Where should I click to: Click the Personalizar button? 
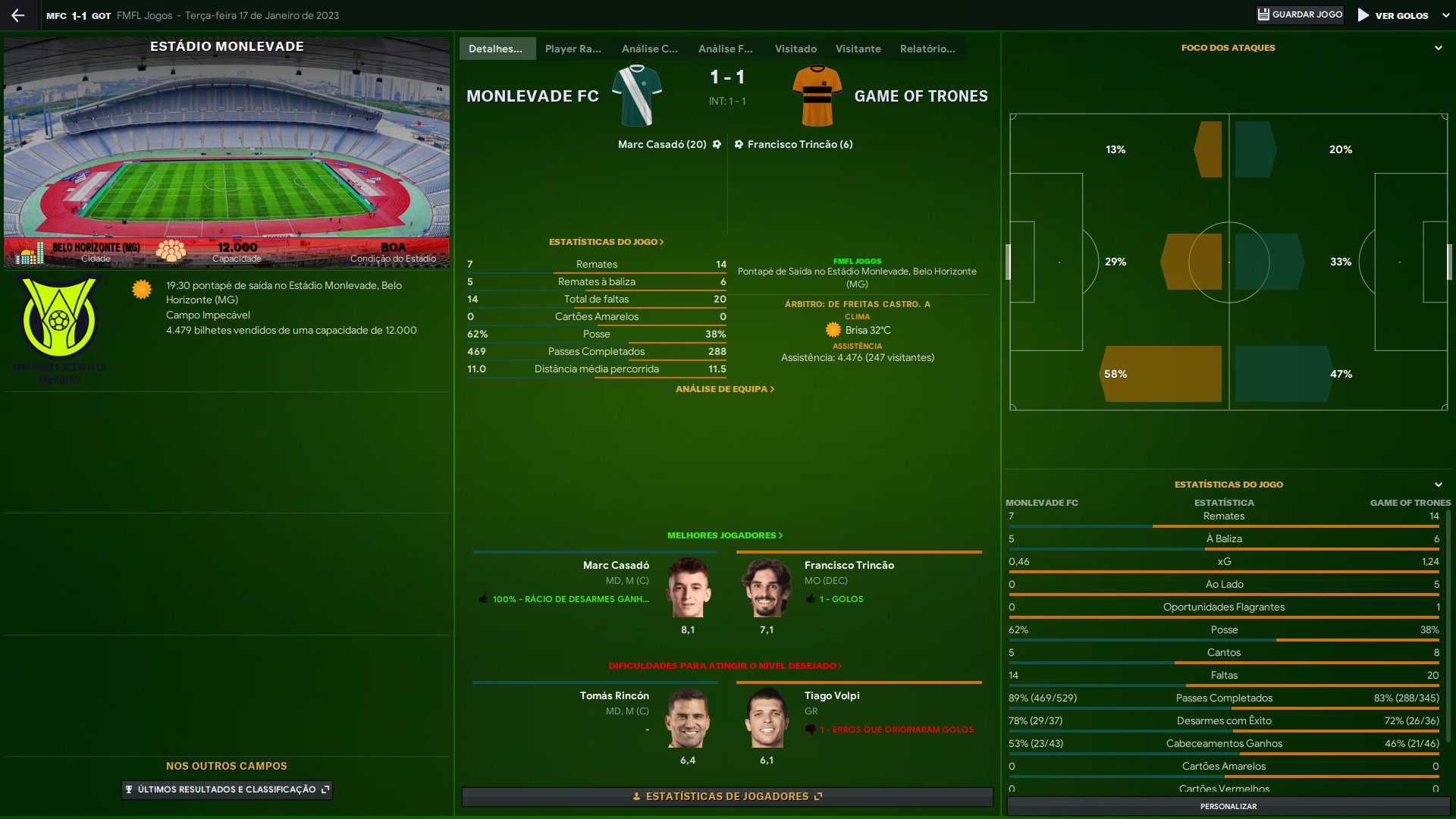tap(1228, 806)
